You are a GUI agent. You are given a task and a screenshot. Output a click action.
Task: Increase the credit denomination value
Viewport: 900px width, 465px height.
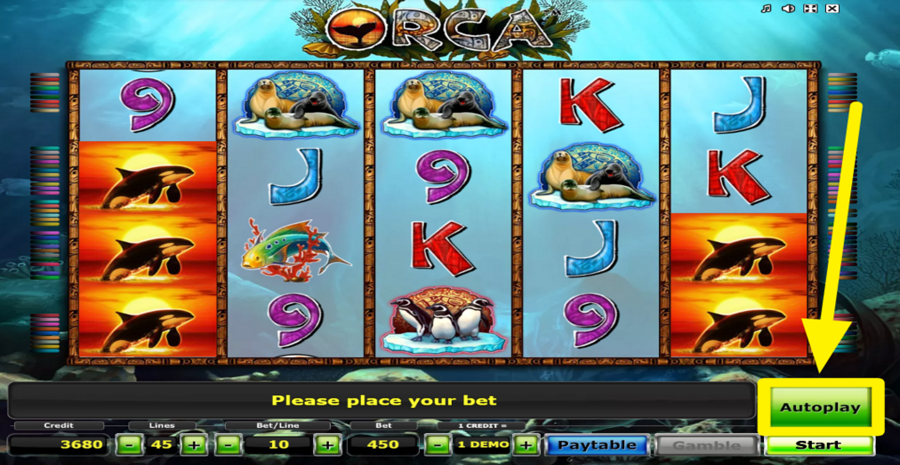coord(526,444)
